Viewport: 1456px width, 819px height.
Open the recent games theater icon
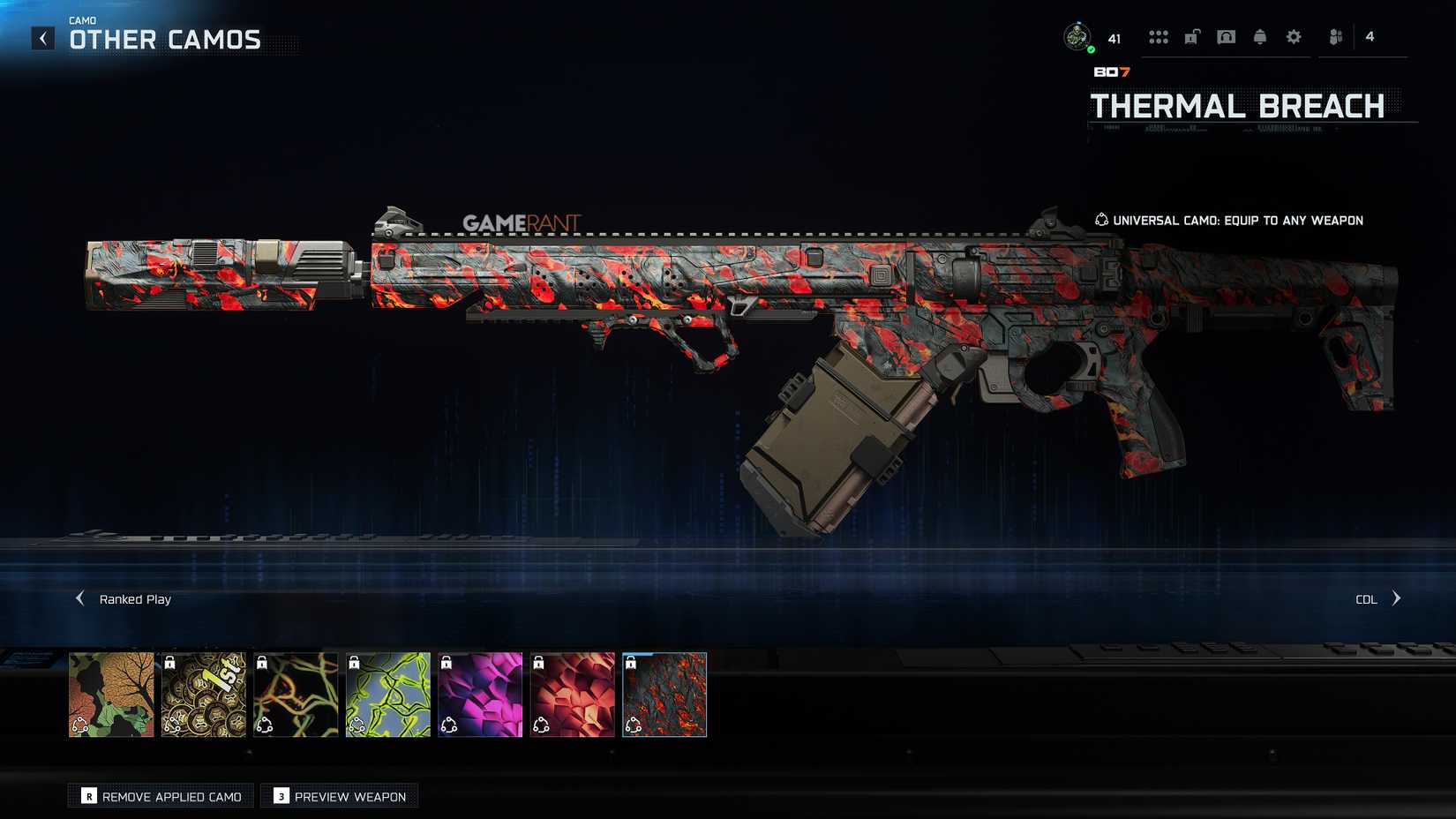coord(1226,37)
